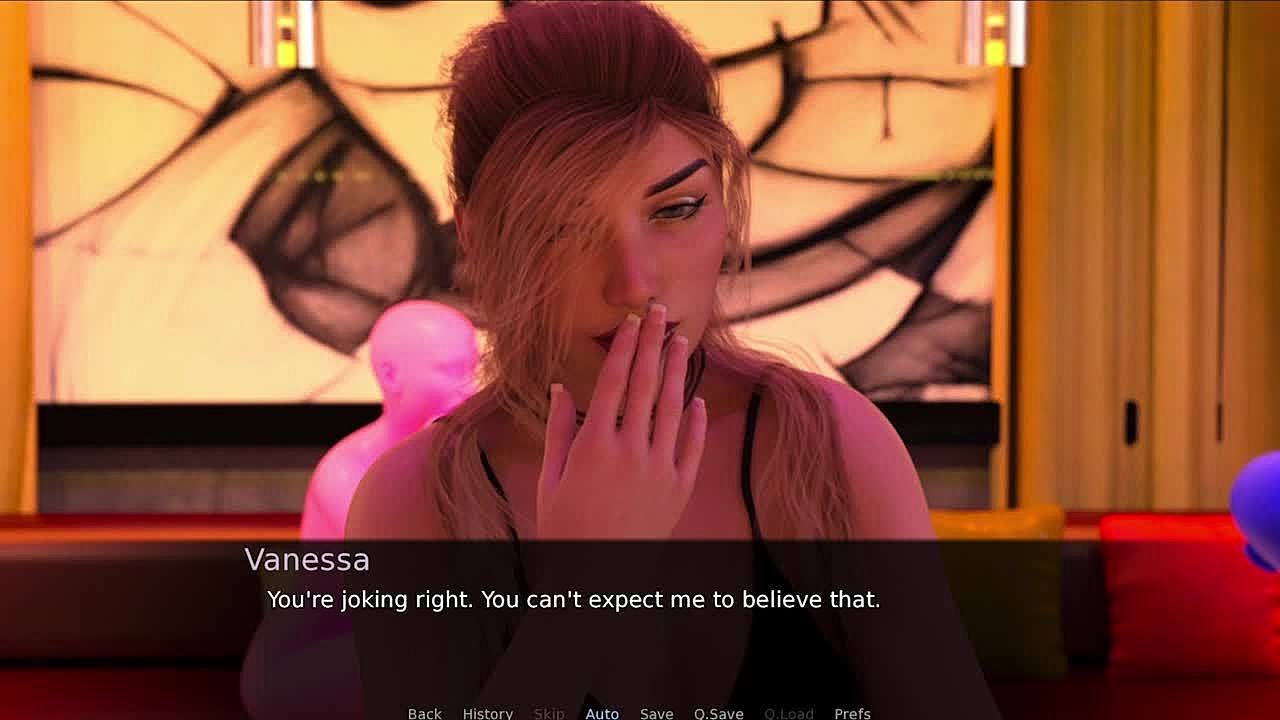Open the History log
This screenshot has width=1280, height=720.
pos(487,713)
